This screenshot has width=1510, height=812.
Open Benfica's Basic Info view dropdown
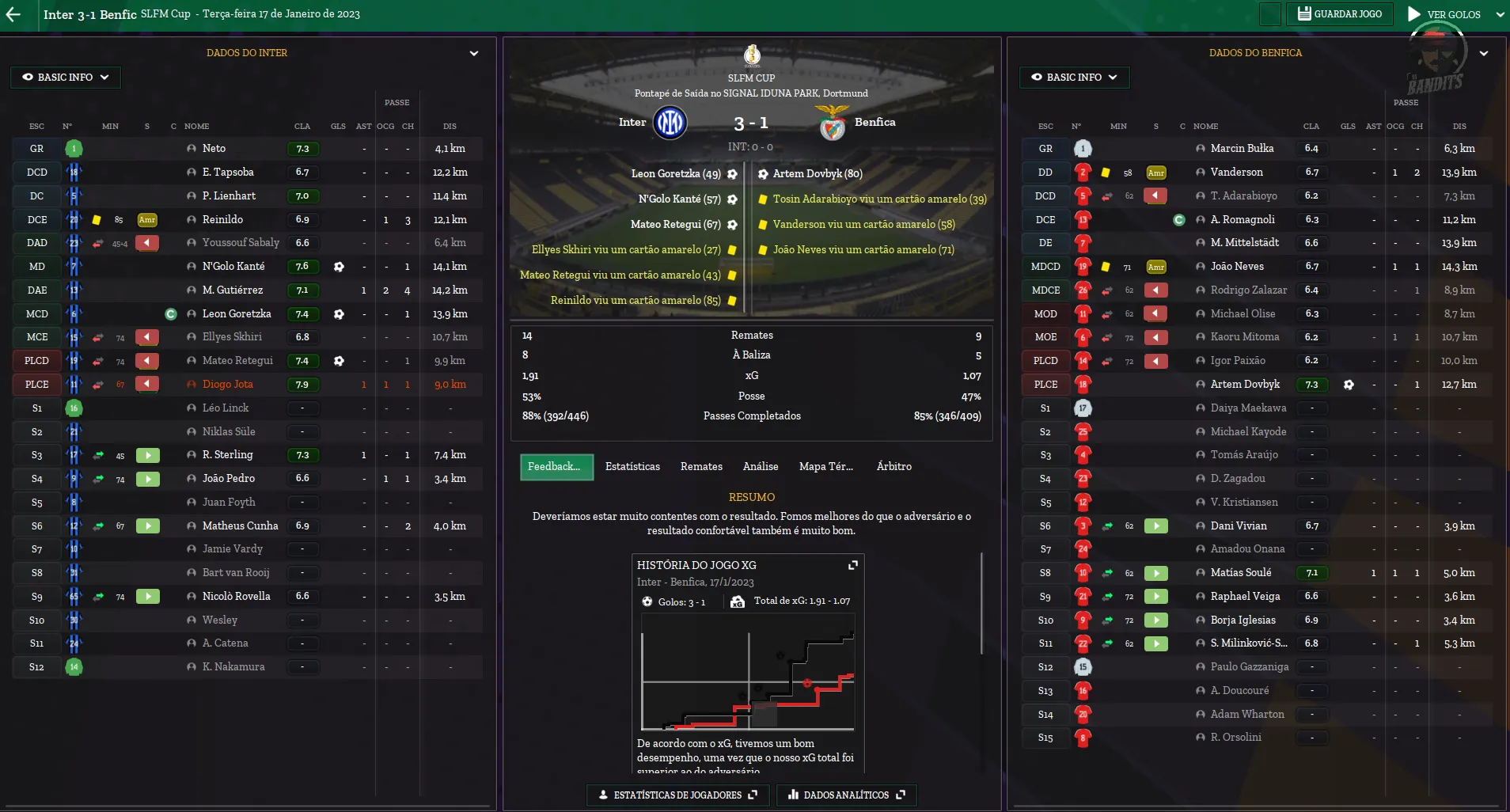[x=1074, y=78]
